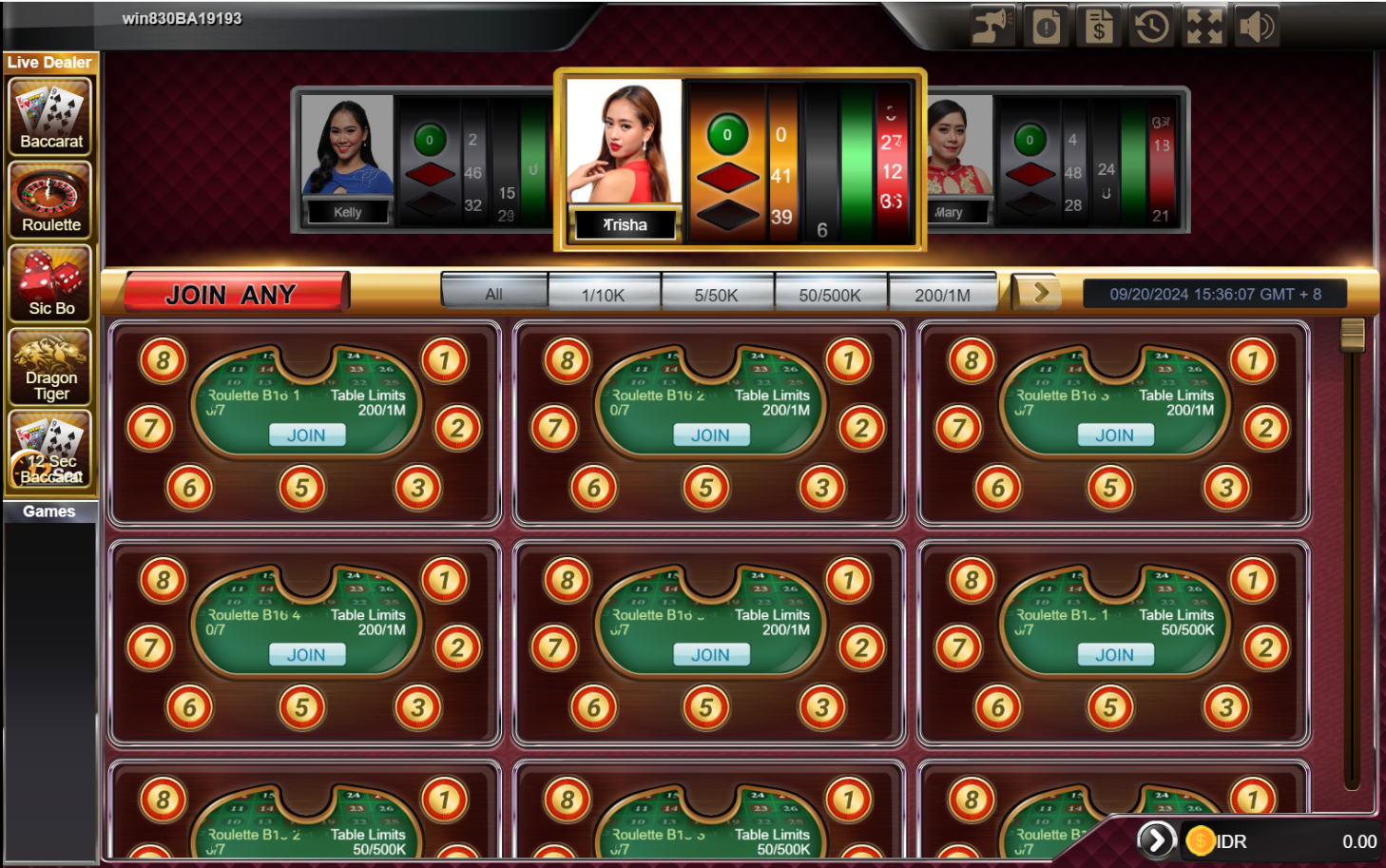The height and width of the screenshot is (868, 1386).
Task: Open 12 Sec Baccarat from the sidebar
Action: click(51, 450)
